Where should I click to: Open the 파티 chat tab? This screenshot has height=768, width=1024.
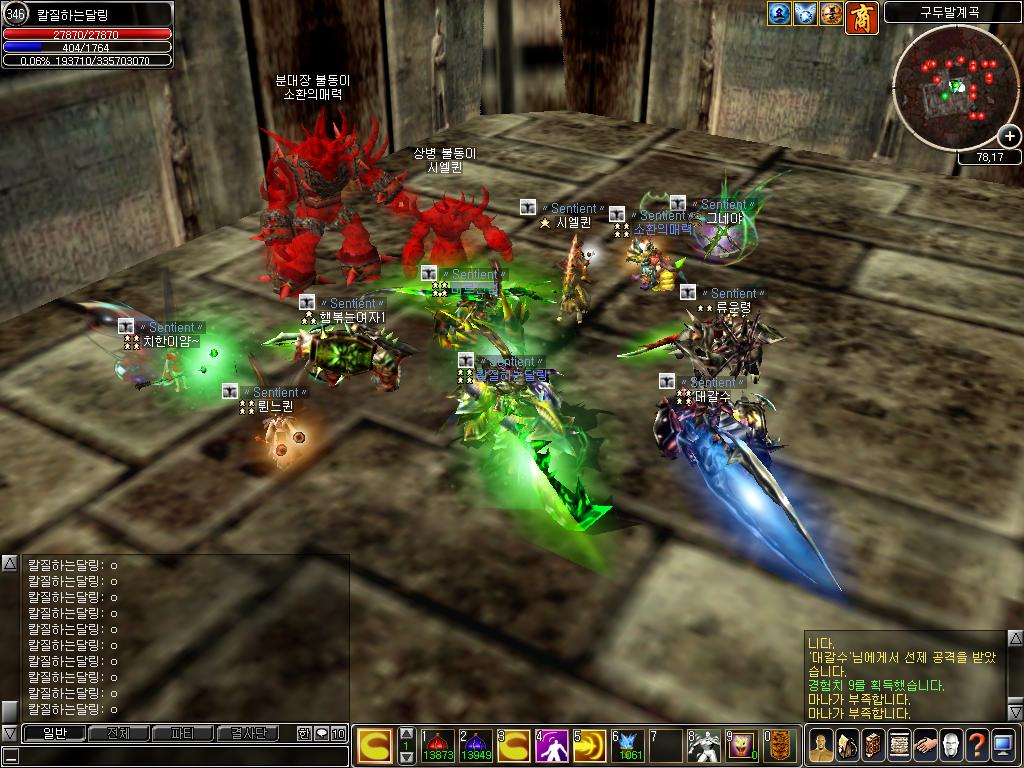click(183, 733)
